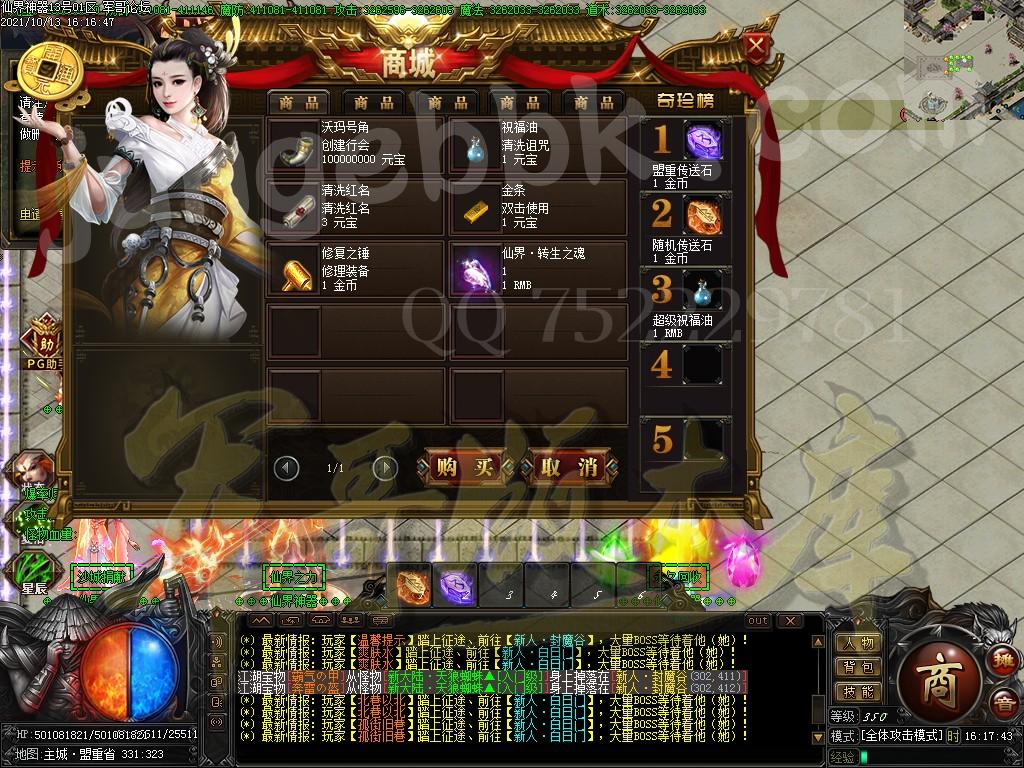
Task: Choose the rank 1 盟重传送石 item
Action: pyautogui.click(x=704, y=142)
